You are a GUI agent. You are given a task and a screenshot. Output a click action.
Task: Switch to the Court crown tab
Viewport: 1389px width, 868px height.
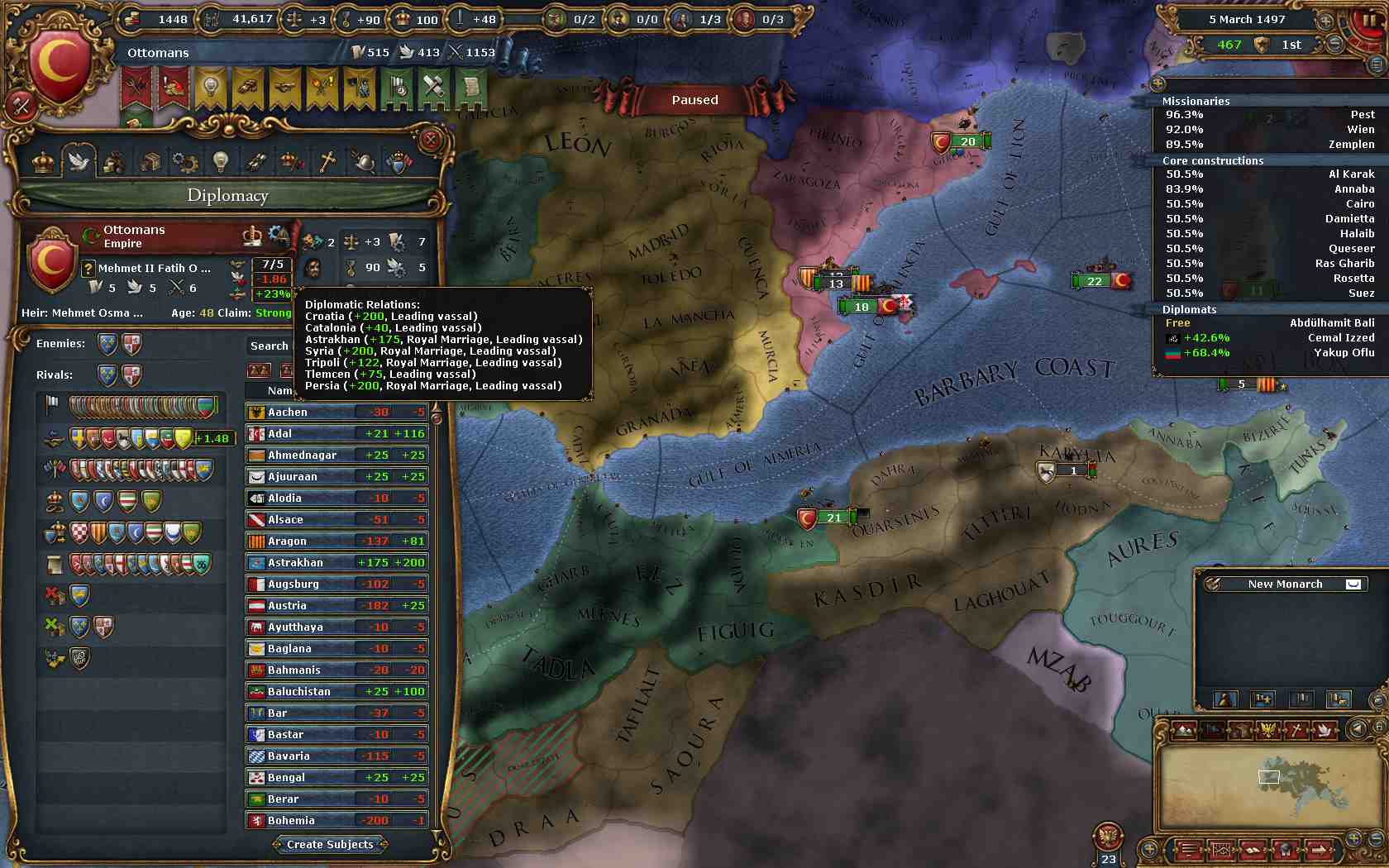tap(43, 162)
